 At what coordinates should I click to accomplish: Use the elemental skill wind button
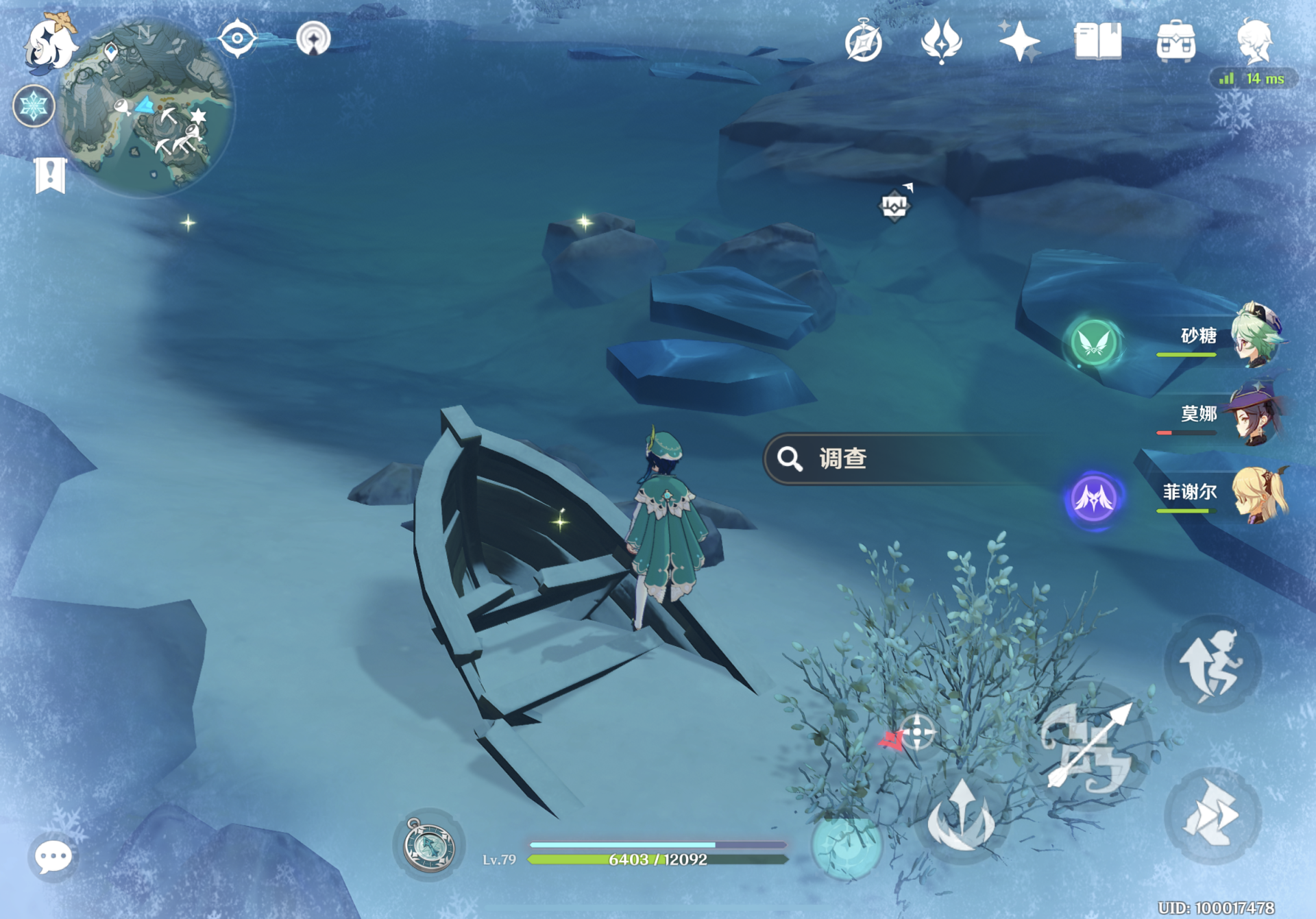pyautogui.click(x=961, y=819)
